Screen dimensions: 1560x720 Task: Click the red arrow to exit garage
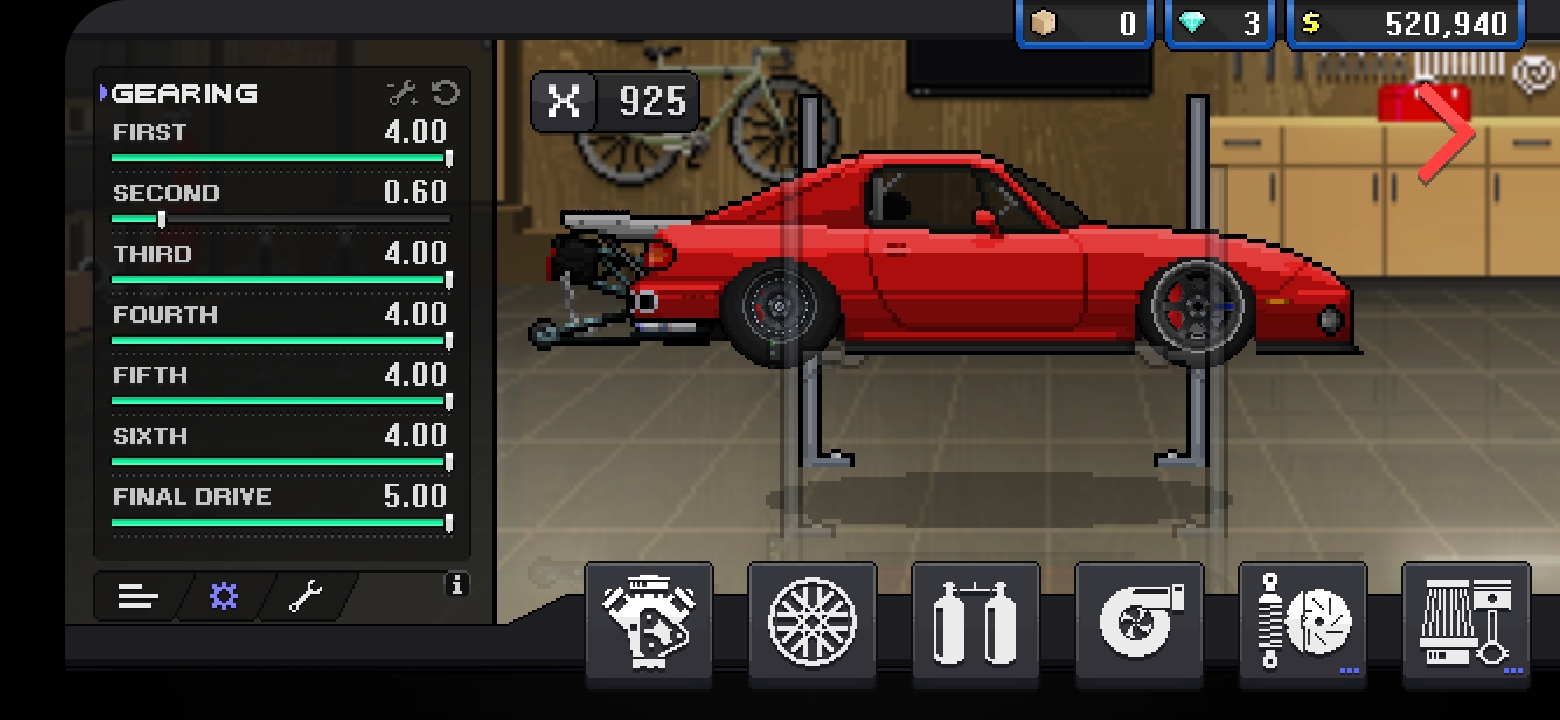(1447, 131)
